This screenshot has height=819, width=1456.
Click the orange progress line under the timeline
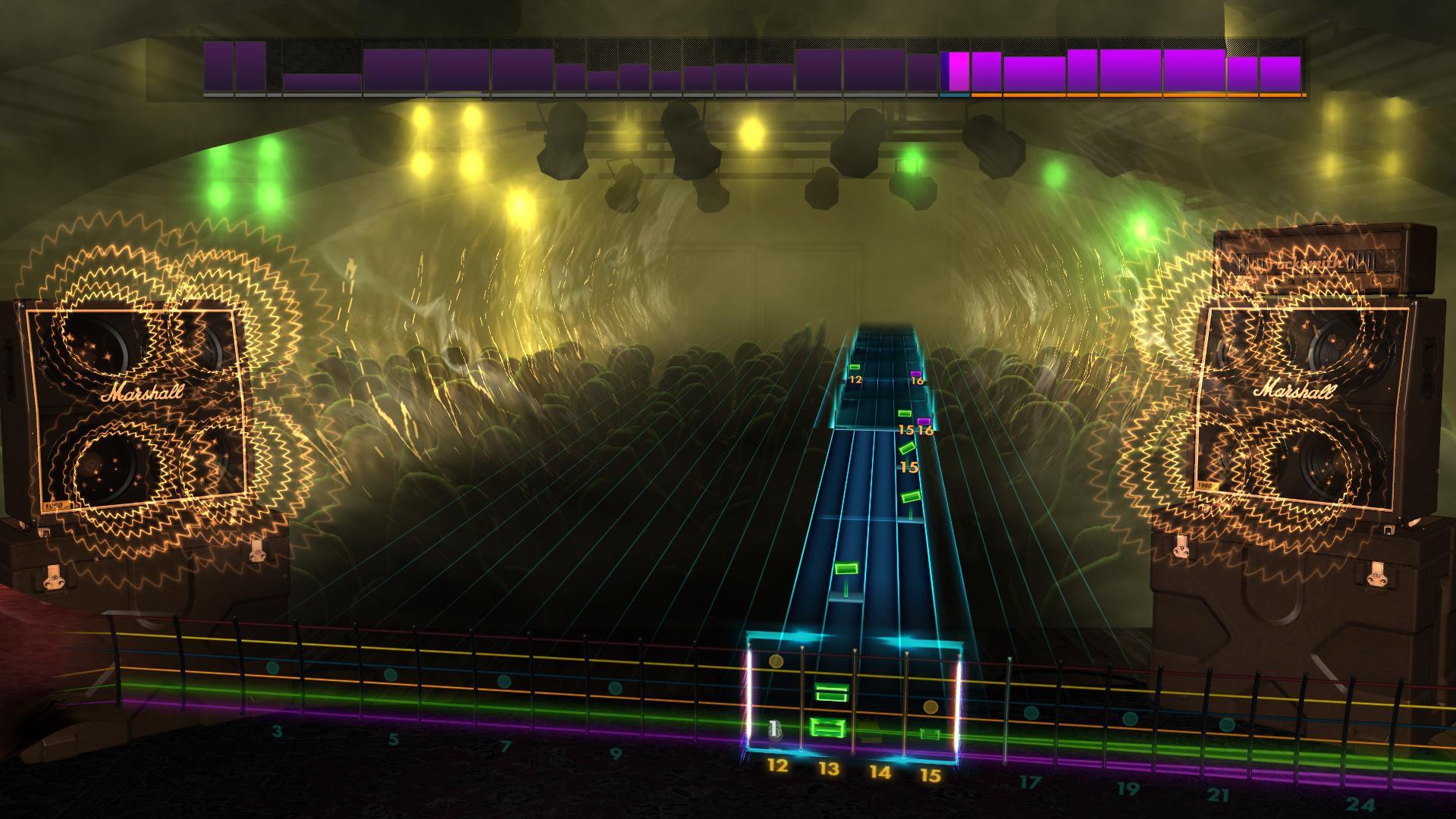1137,96
